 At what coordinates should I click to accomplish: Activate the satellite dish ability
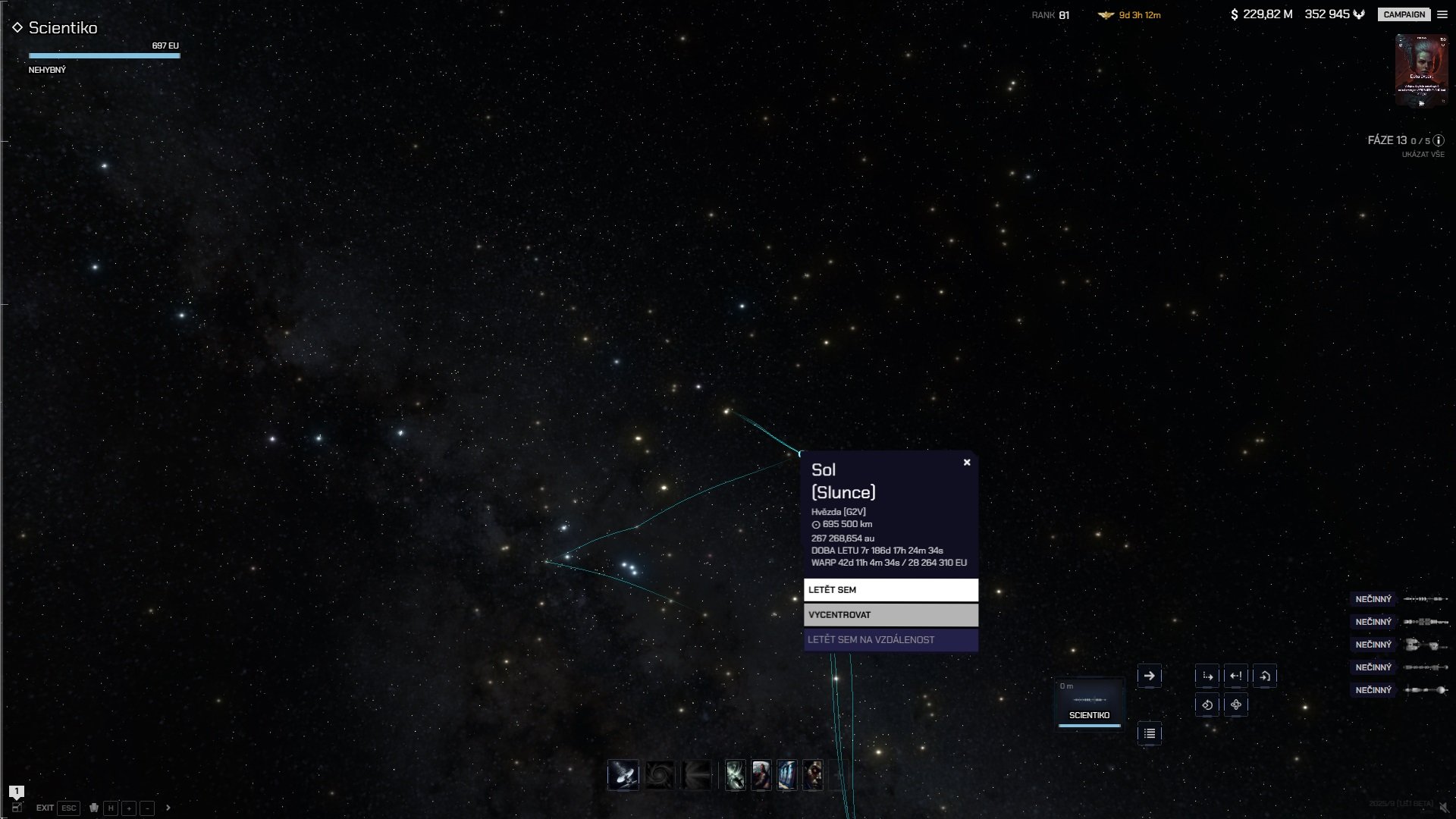point(623,775)
